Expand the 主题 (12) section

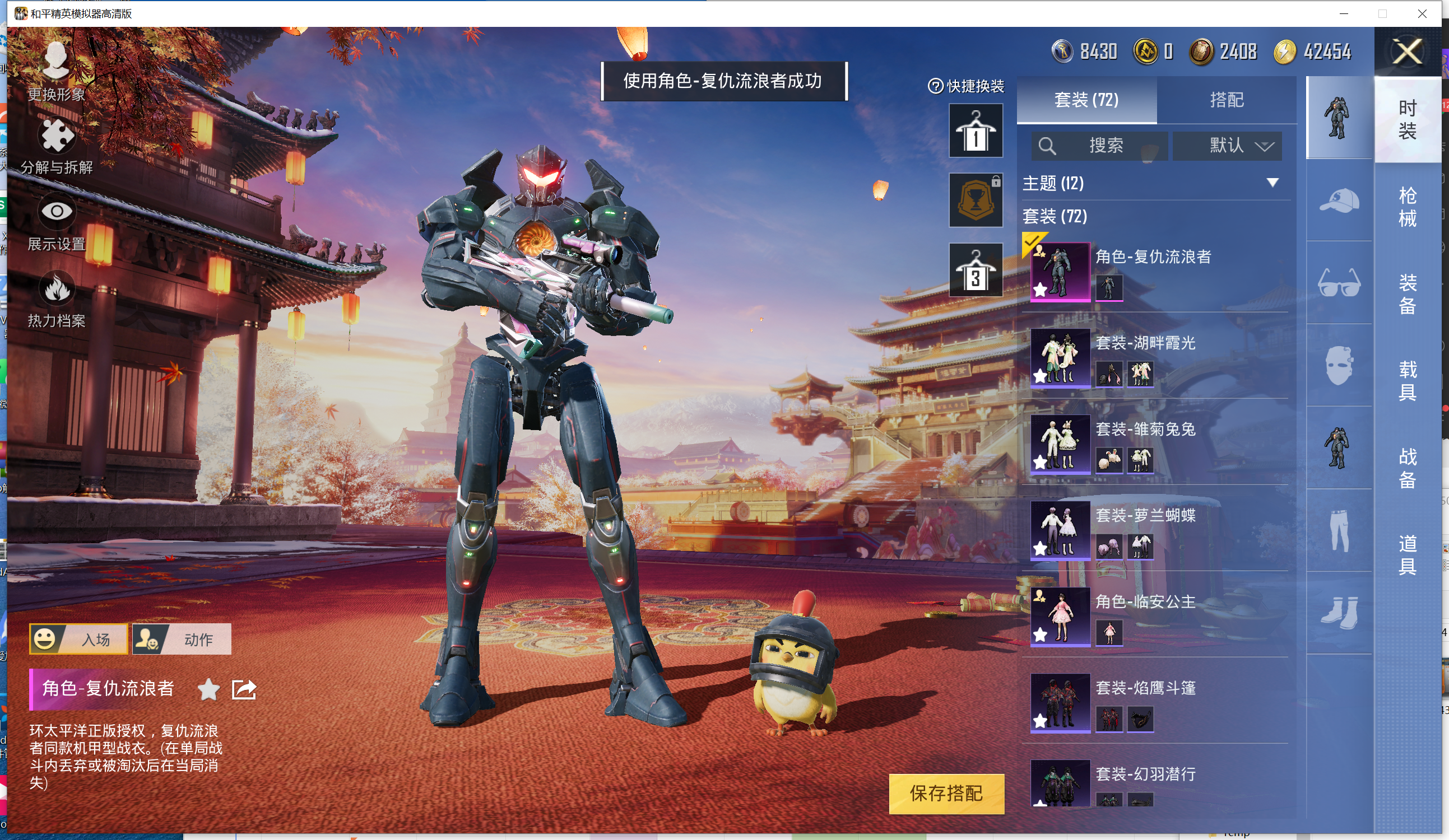[1156, 183]
